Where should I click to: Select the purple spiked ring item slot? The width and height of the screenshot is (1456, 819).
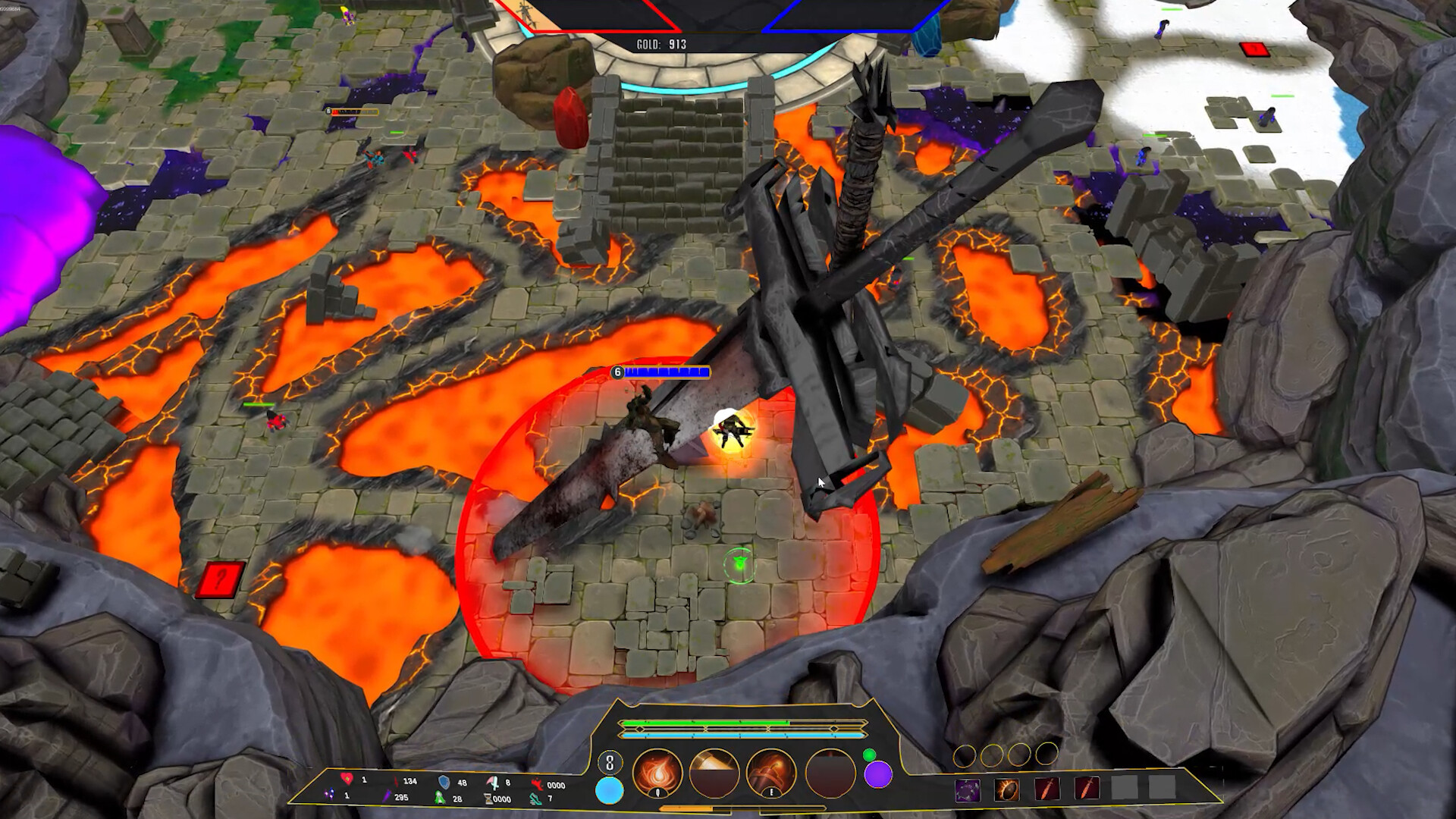(x=967, y=789)
